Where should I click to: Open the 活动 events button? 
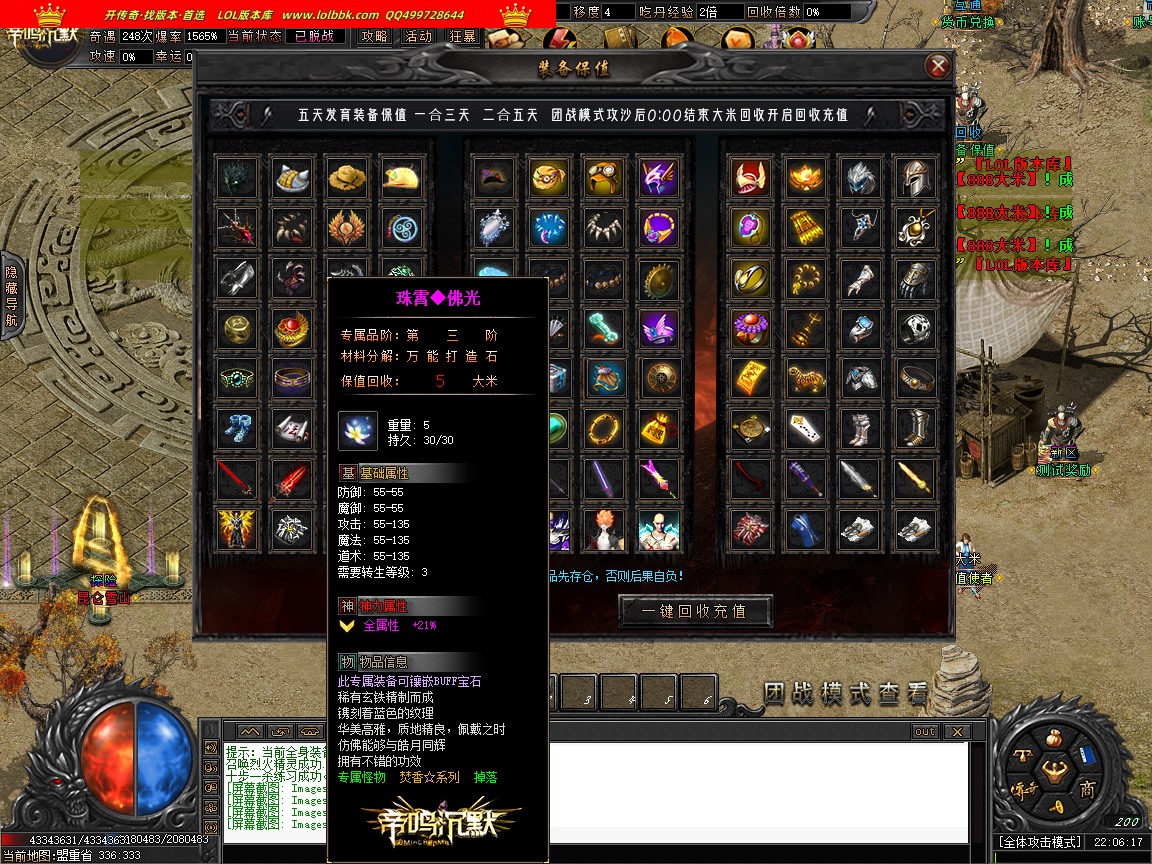418,36
